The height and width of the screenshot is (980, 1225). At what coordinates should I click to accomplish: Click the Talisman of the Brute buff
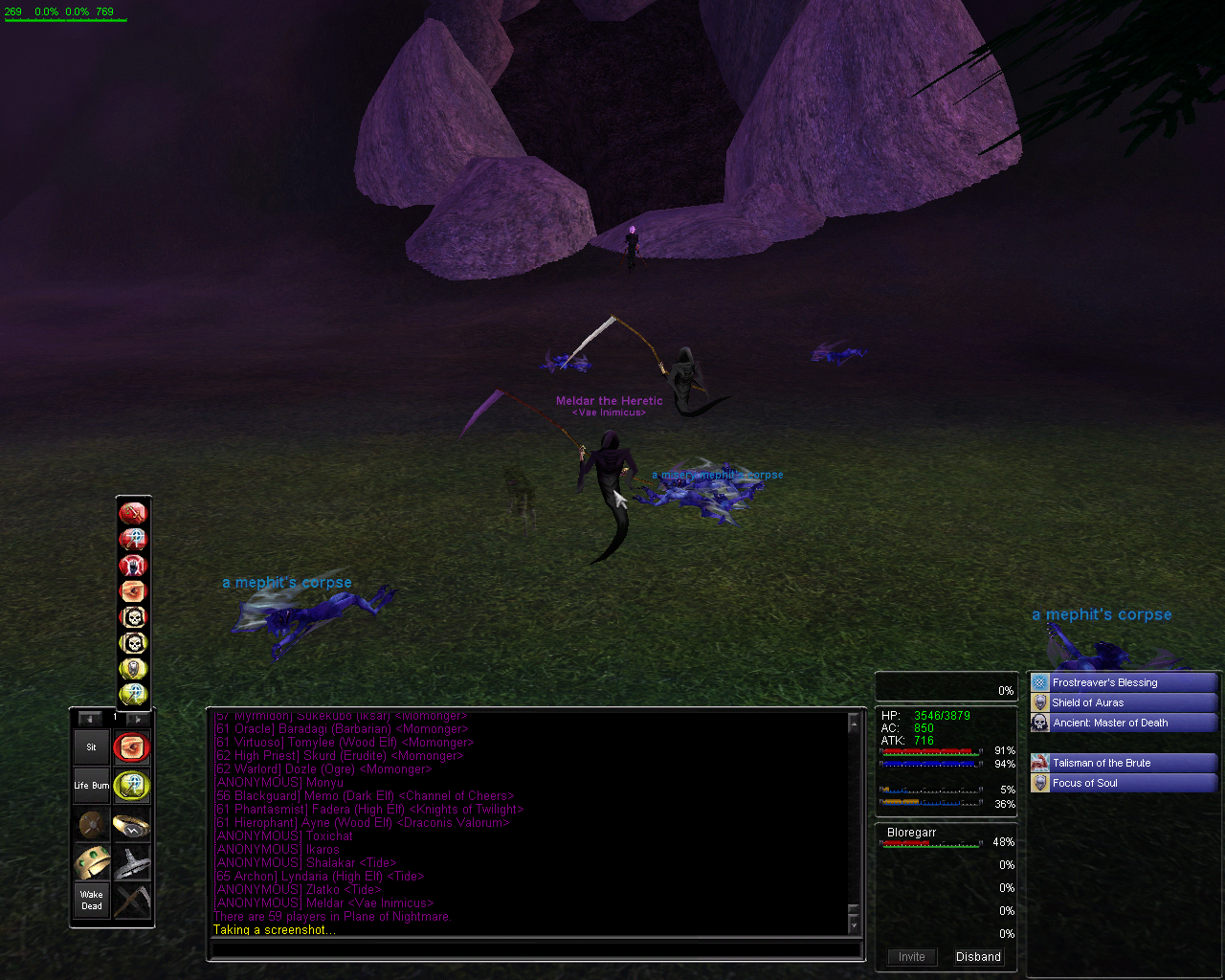click(1123, 763)
